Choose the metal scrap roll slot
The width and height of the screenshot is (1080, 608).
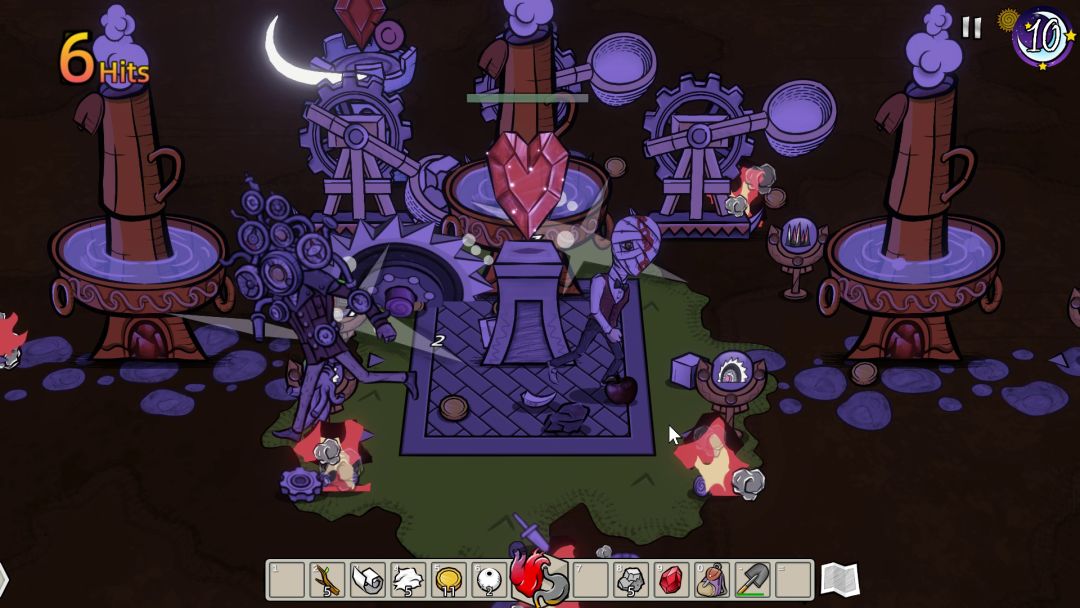click(367, 579)
